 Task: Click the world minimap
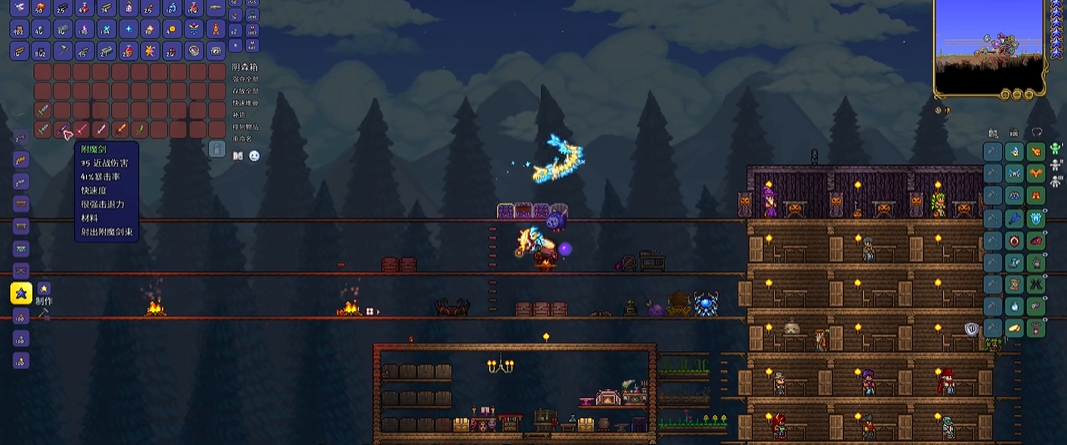pos(991,46)
